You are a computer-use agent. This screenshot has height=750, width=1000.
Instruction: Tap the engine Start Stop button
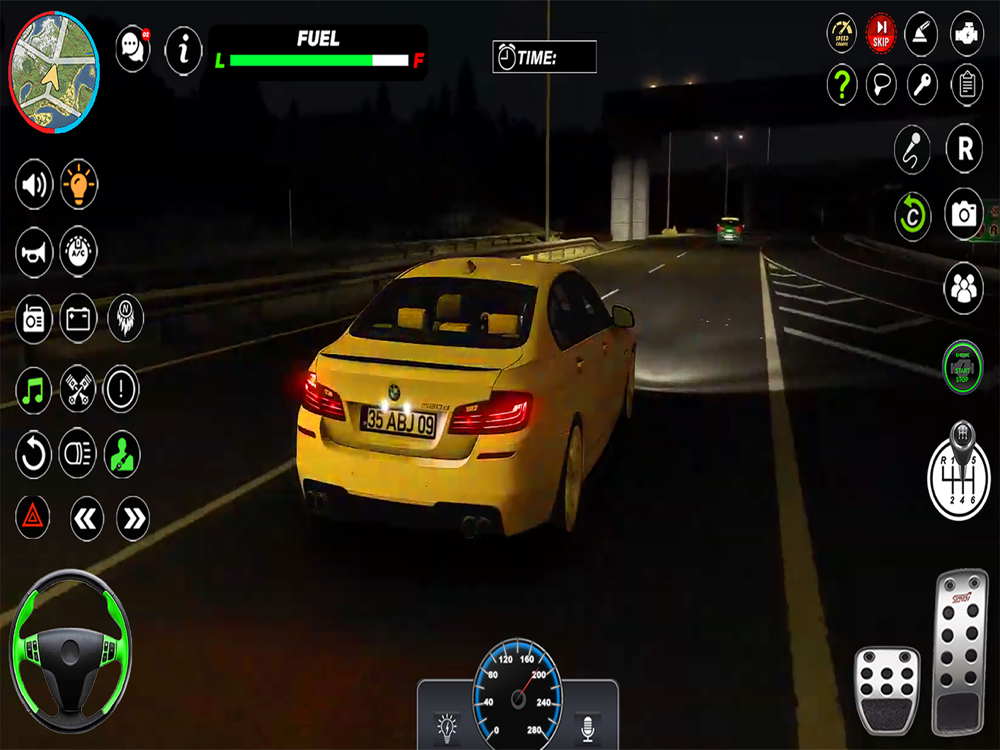(963, 366)
